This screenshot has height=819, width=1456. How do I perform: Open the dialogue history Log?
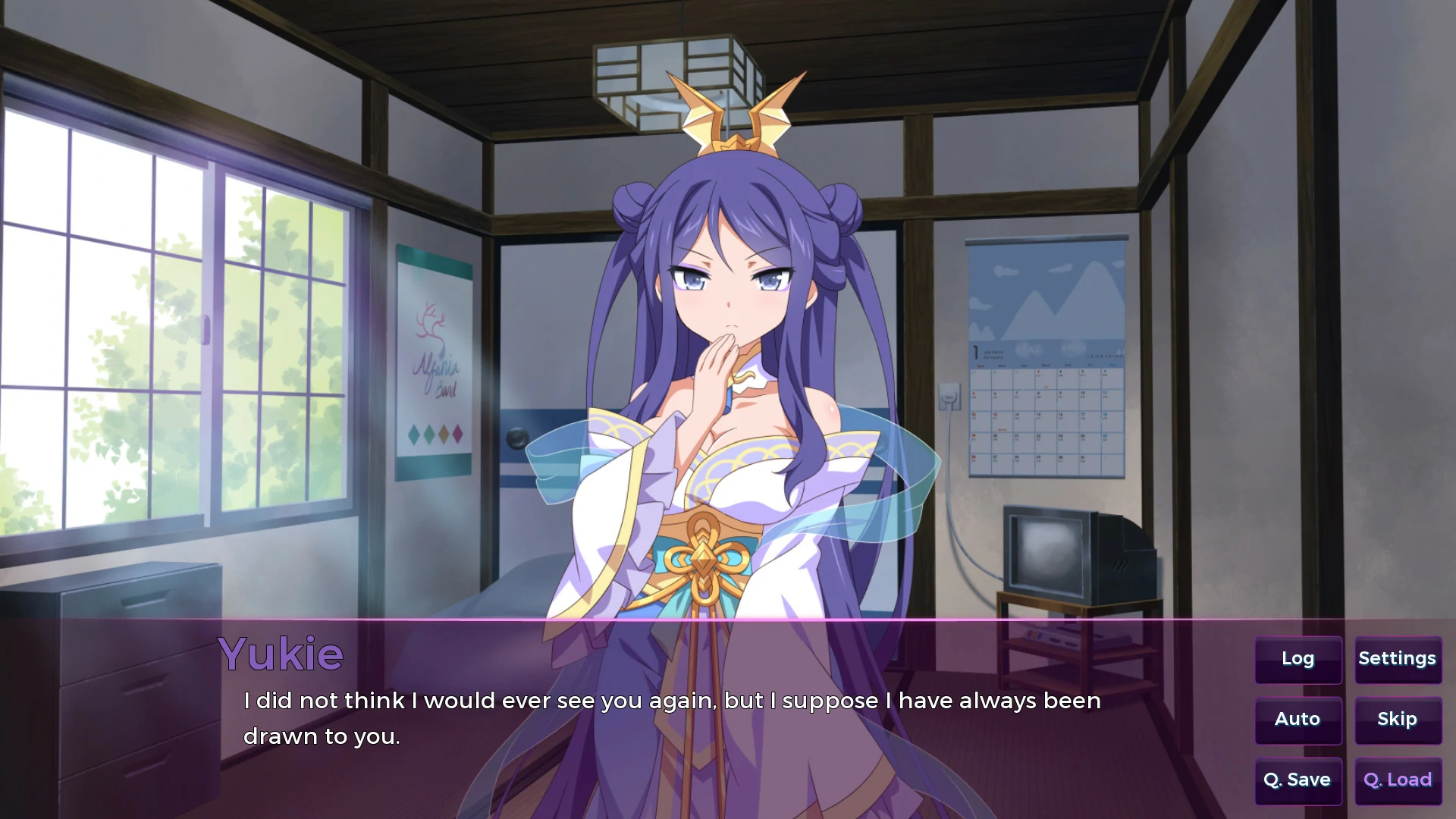tap(1298, 659)
